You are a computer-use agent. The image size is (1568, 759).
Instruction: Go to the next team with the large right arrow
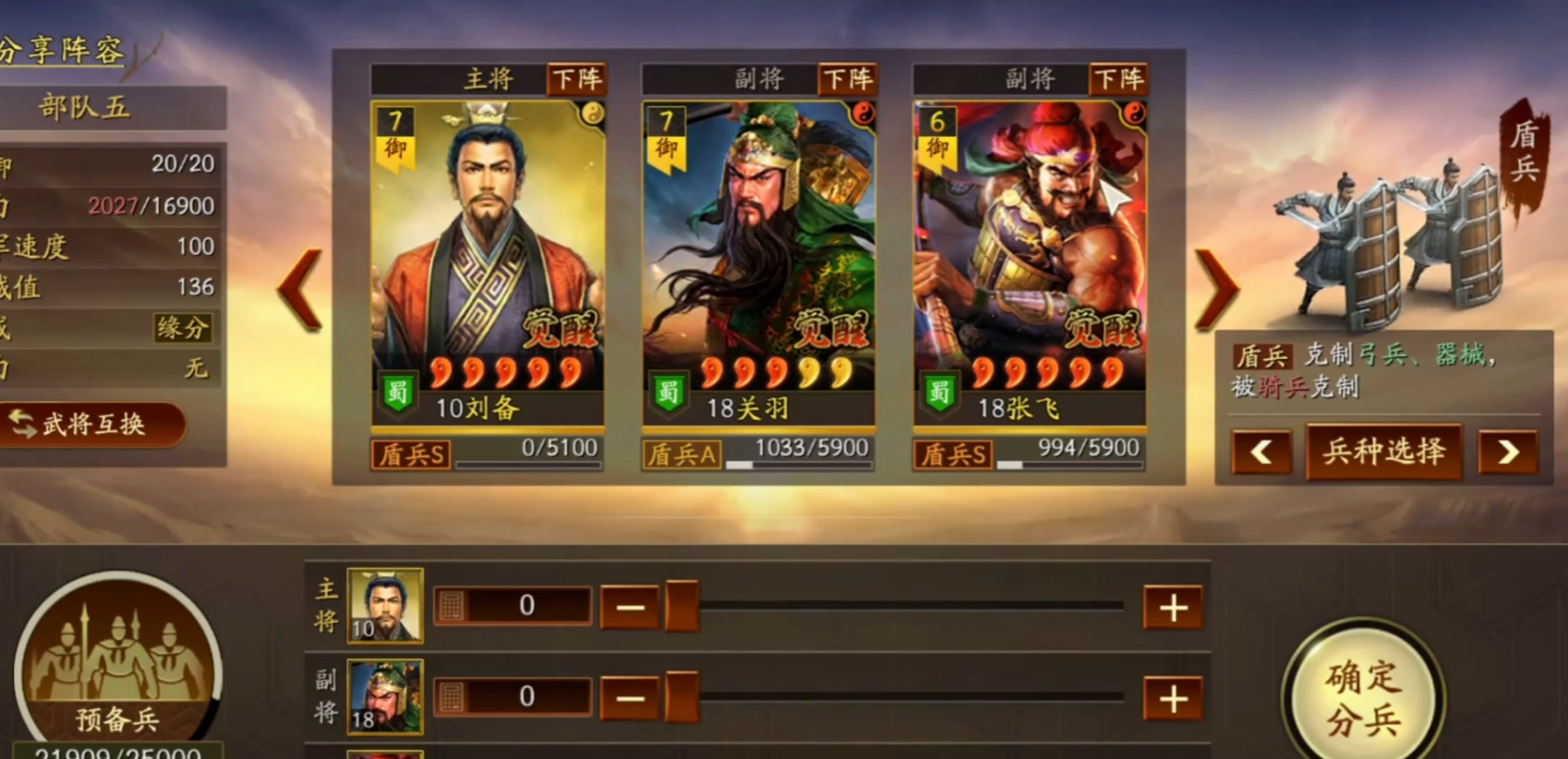click(x=1216, y=289)
